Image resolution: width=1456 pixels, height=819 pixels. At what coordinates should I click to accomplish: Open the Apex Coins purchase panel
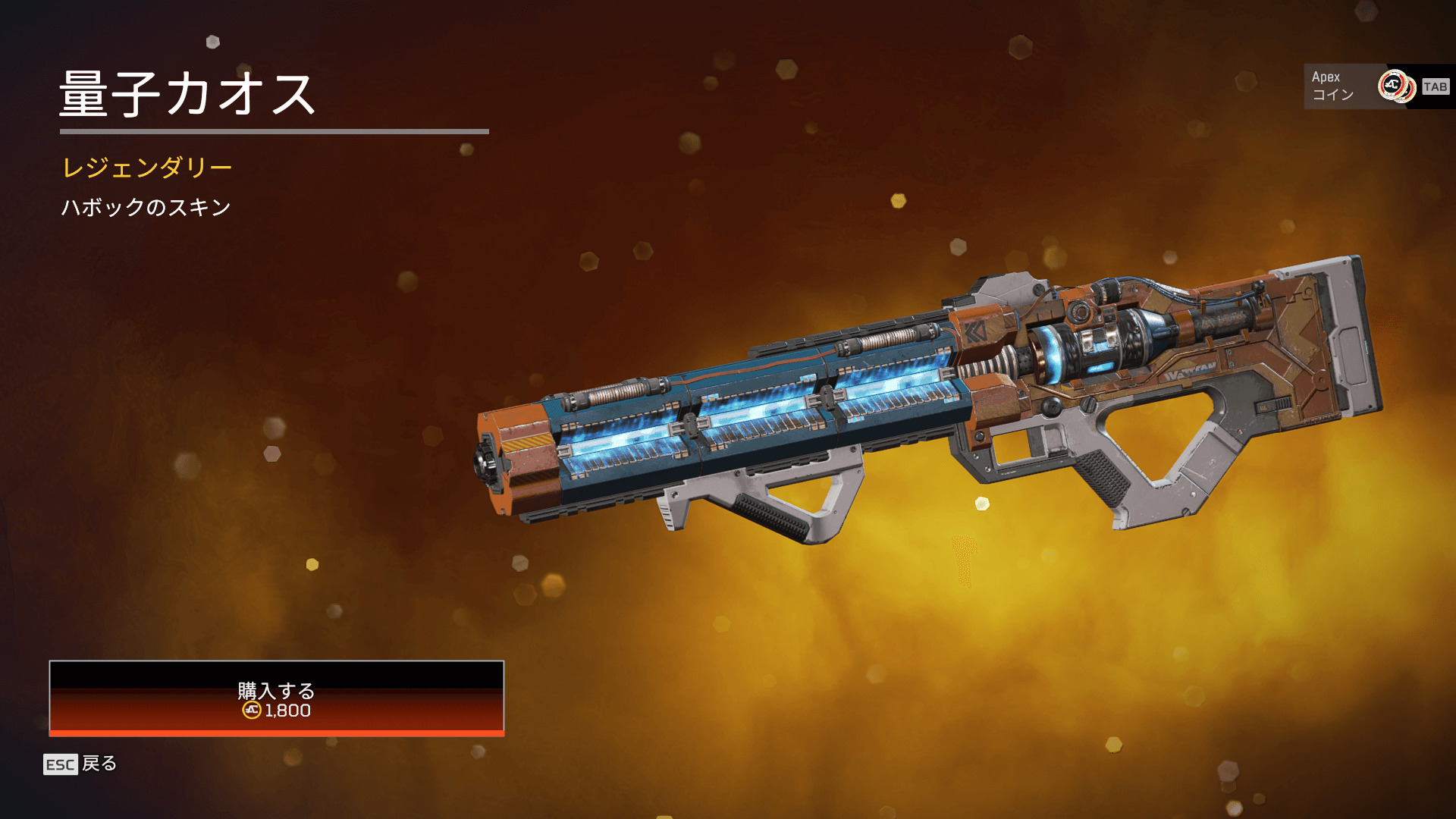coord(1378,86)
